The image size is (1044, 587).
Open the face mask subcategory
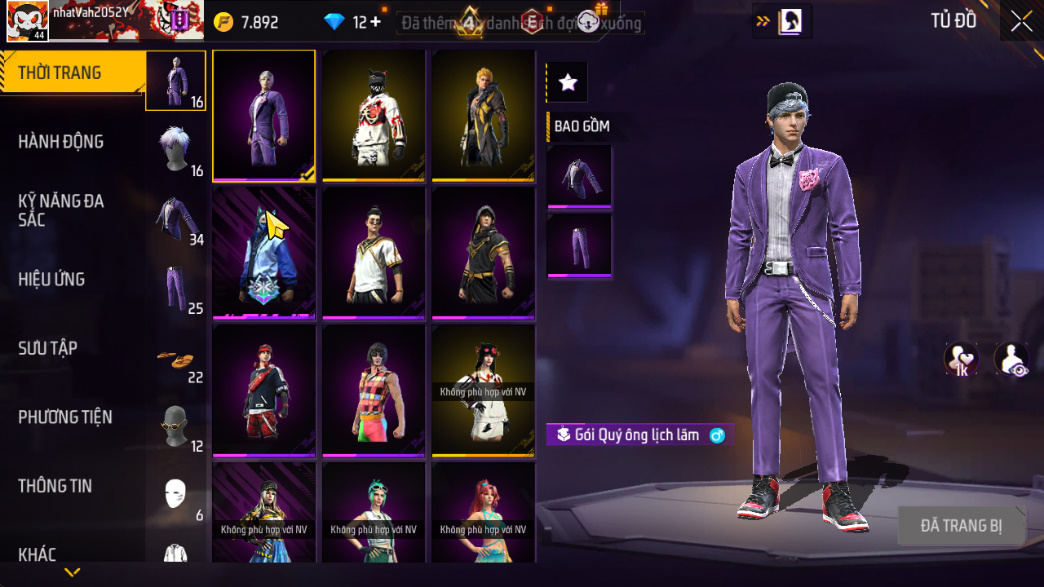176,492
